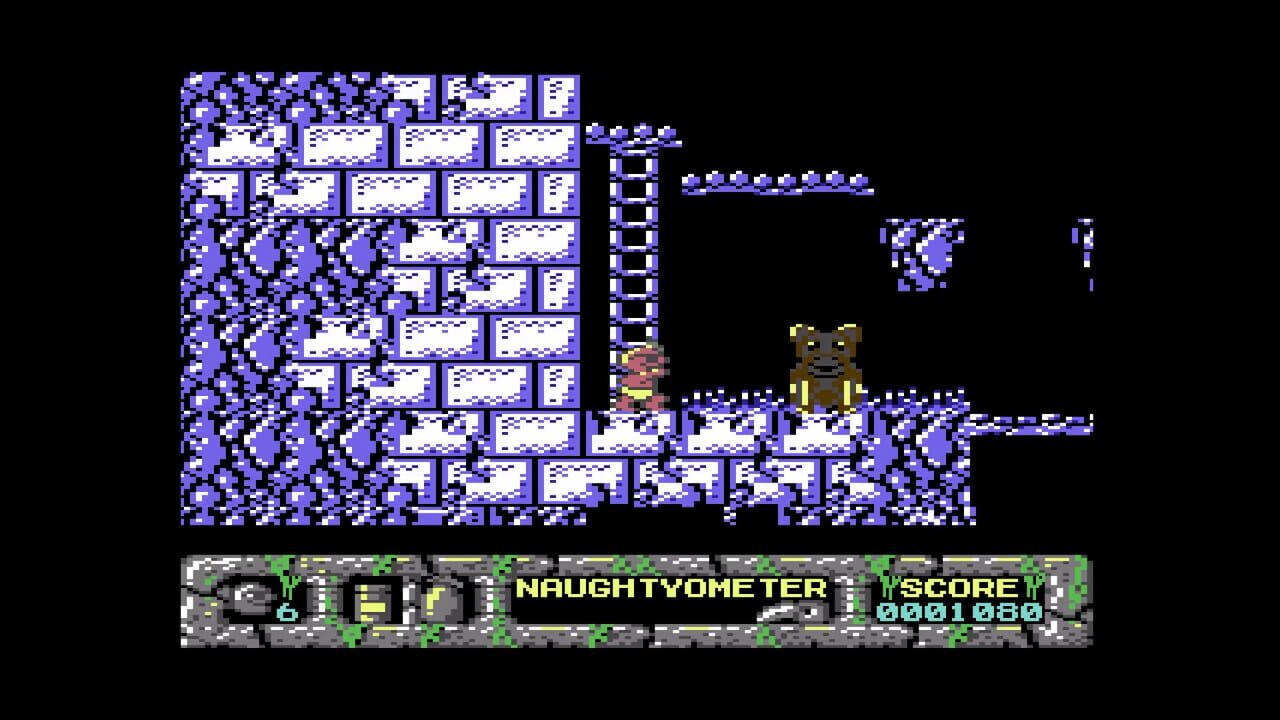Click Jack, the player character sprite
Image resolution: width=1280 pixels, height=720 pixels.
click(643, 380)
